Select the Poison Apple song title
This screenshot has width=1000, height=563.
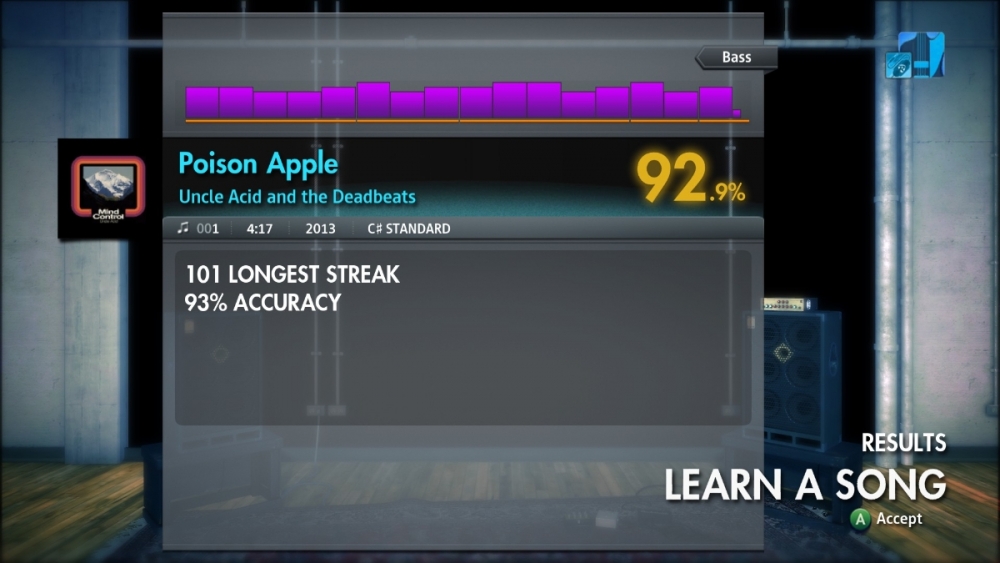click(x=258, y=164)
